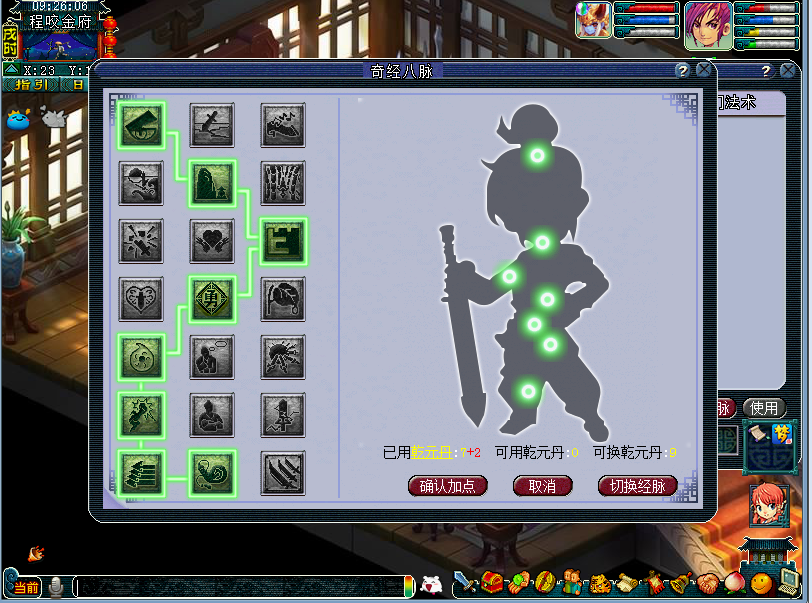Select the thinking figure meridian skill

coord(212,356)
